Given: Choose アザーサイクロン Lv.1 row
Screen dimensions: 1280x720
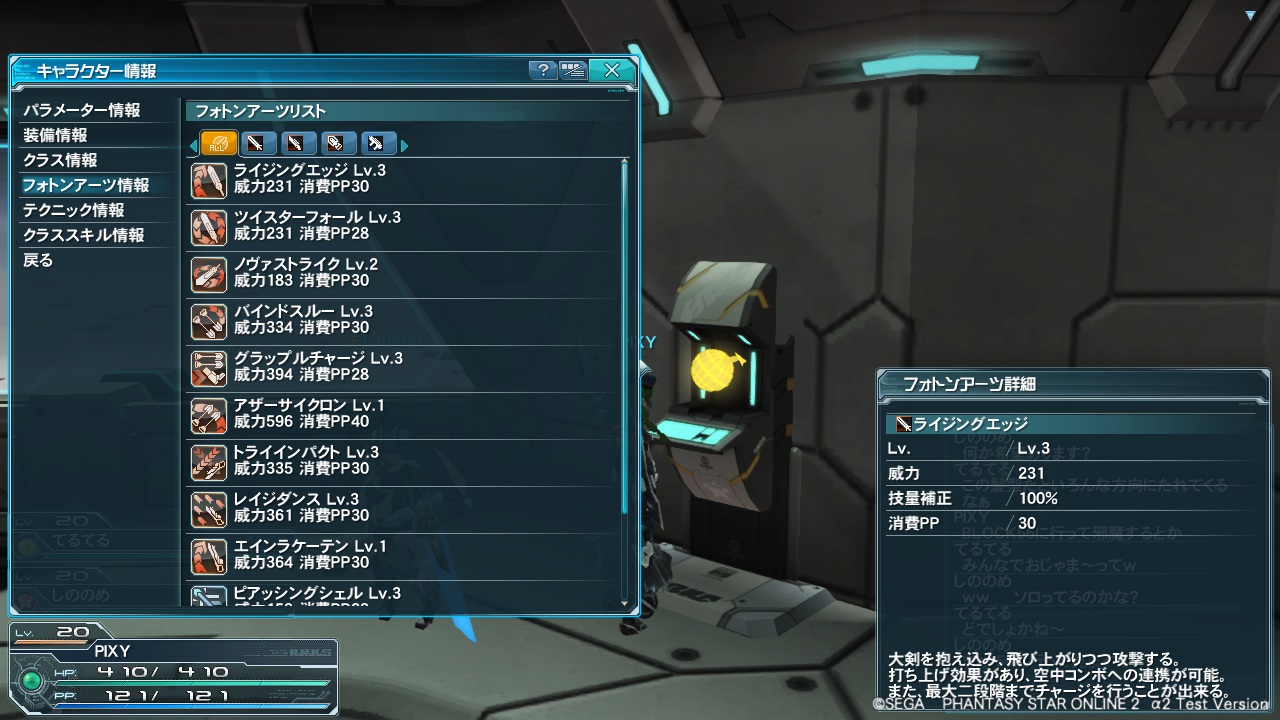Looking at the screenshot, I should 400,414.
